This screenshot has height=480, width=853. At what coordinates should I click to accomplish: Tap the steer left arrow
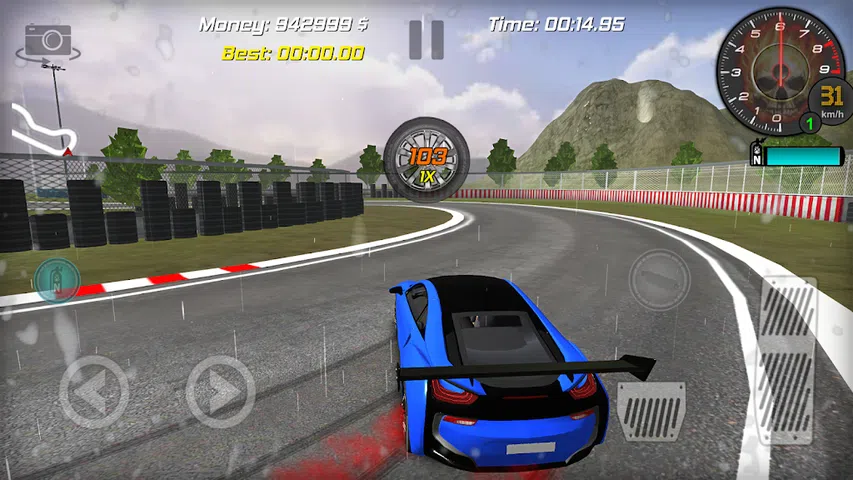click(x=93, y=391)
